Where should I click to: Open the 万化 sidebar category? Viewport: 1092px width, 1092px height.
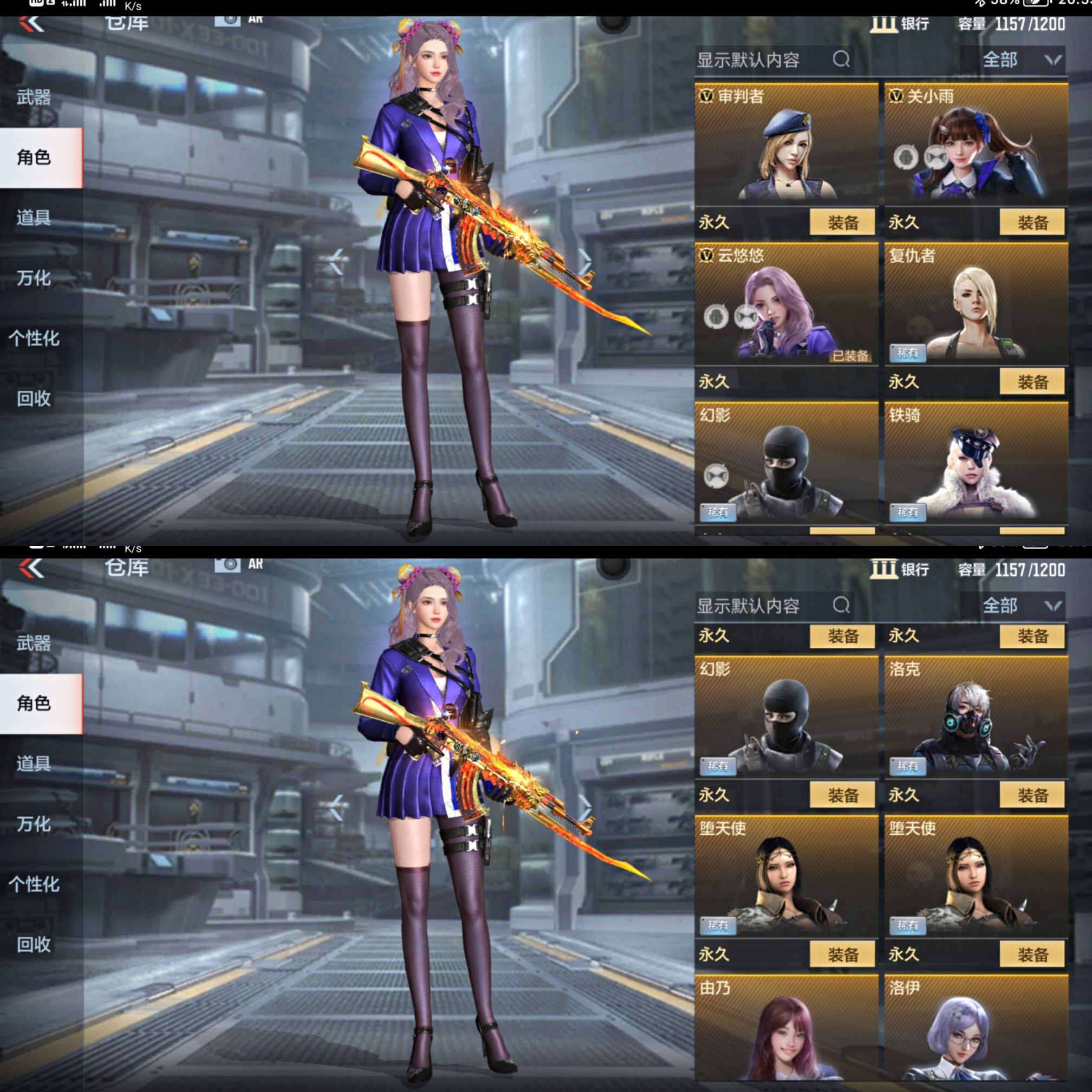coord(34,278)
